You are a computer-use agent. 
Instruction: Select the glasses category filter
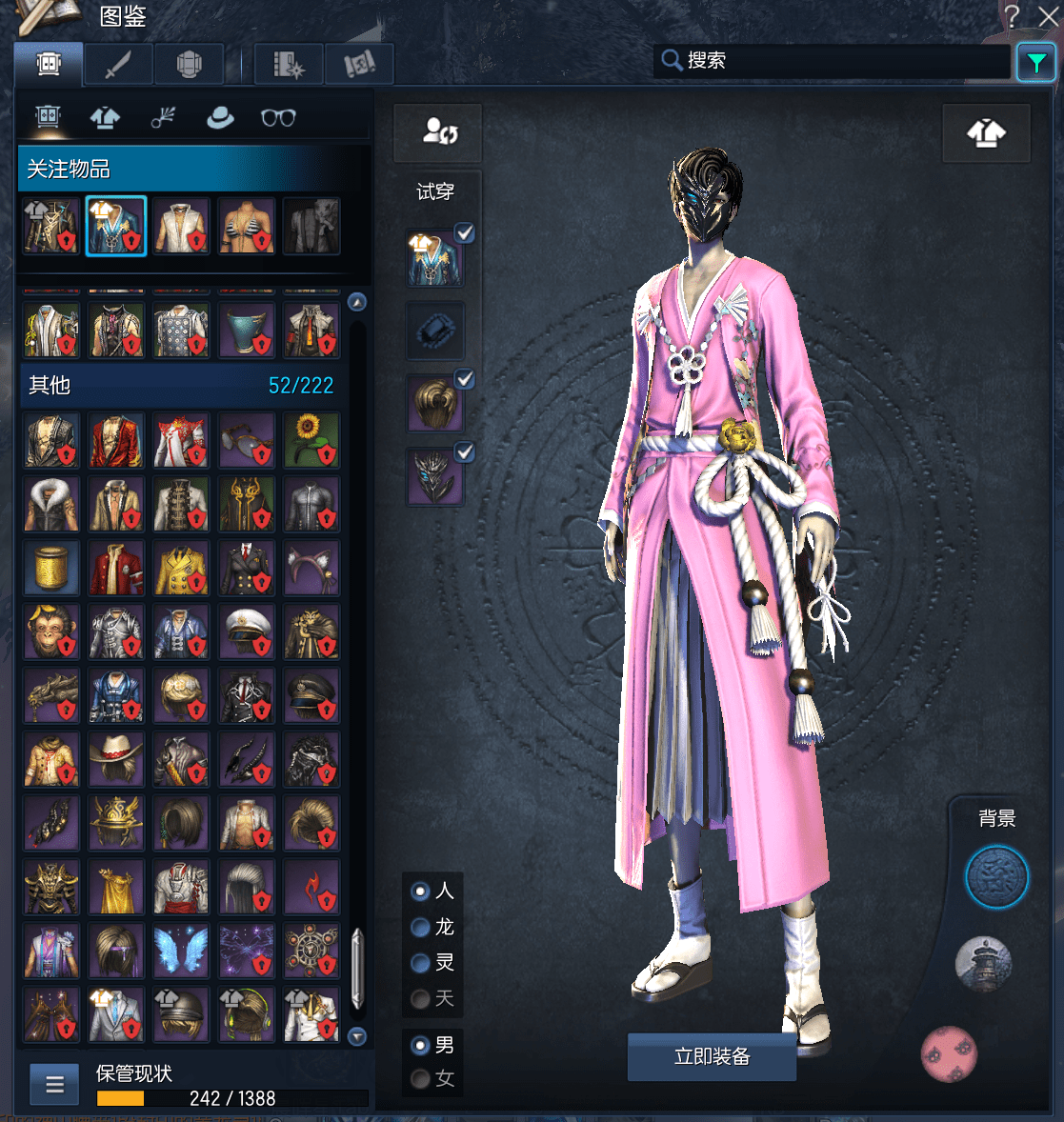click(x=278, y=117)
